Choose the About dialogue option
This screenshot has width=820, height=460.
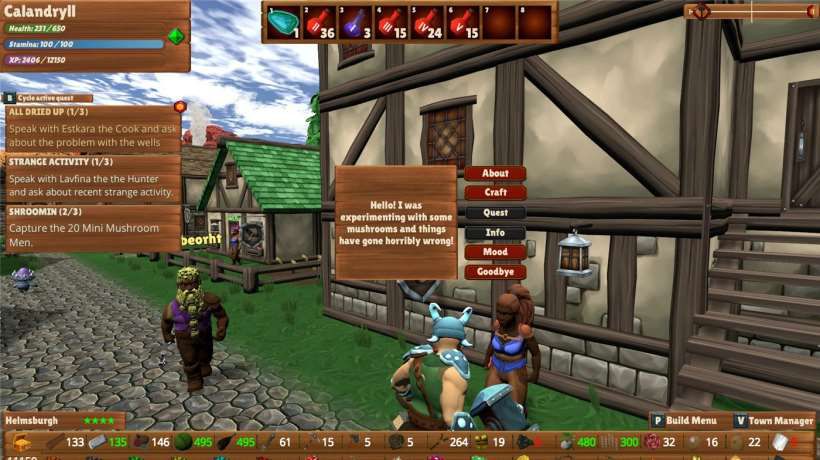(495, 173)
